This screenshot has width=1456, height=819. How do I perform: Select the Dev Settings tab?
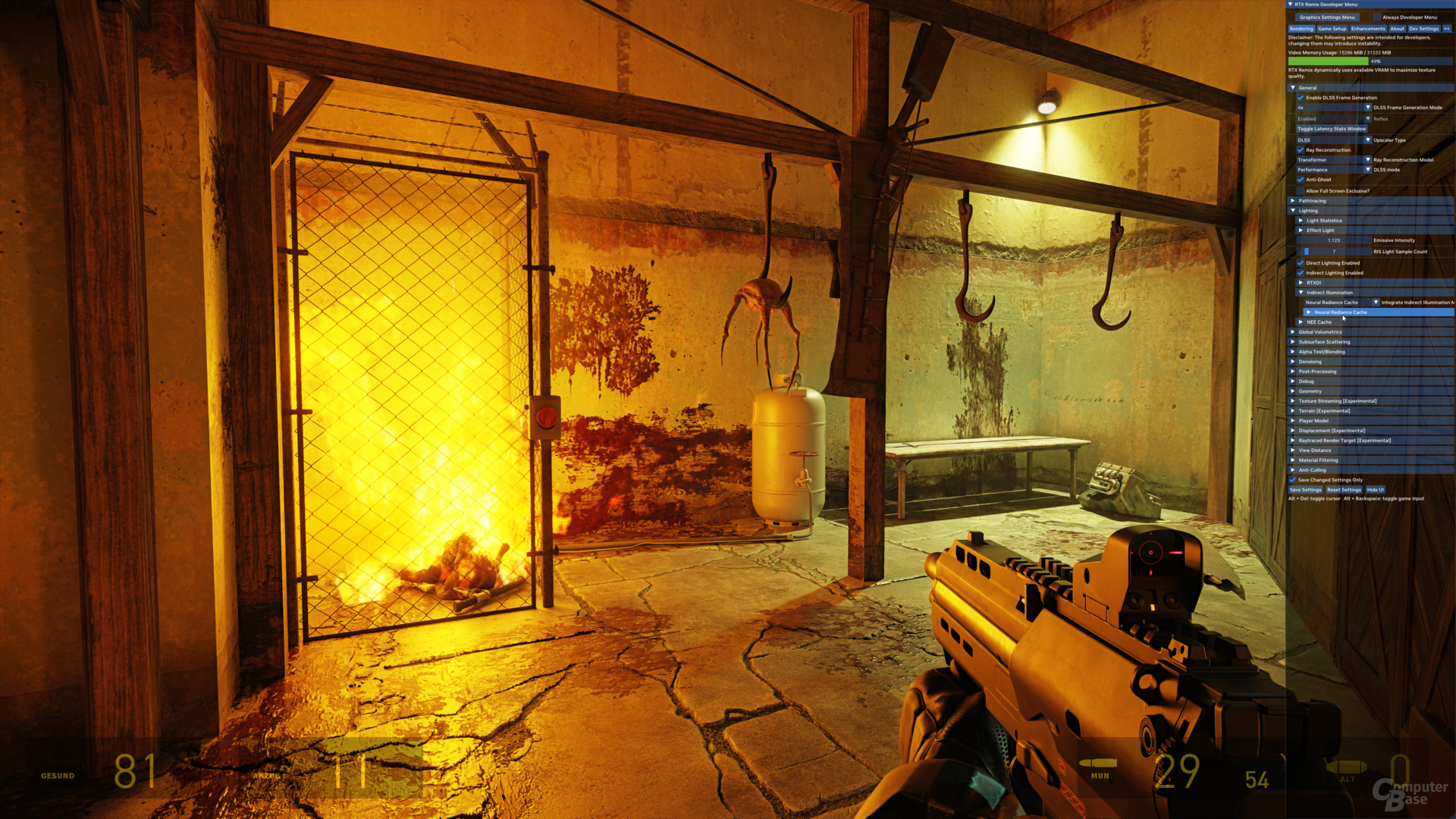[x=1423, y=29]
